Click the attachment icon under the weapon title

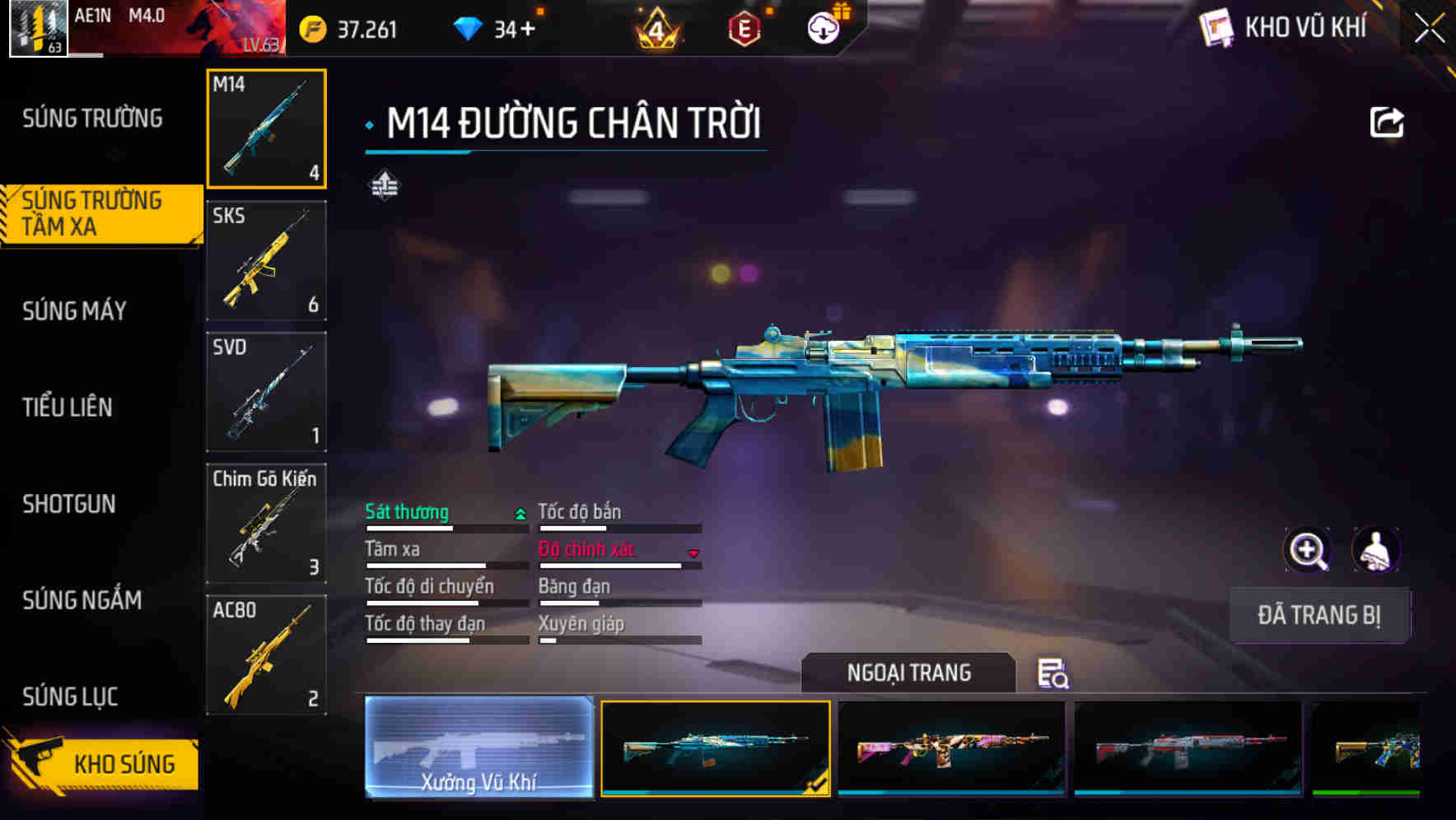(x=385, y=186)
